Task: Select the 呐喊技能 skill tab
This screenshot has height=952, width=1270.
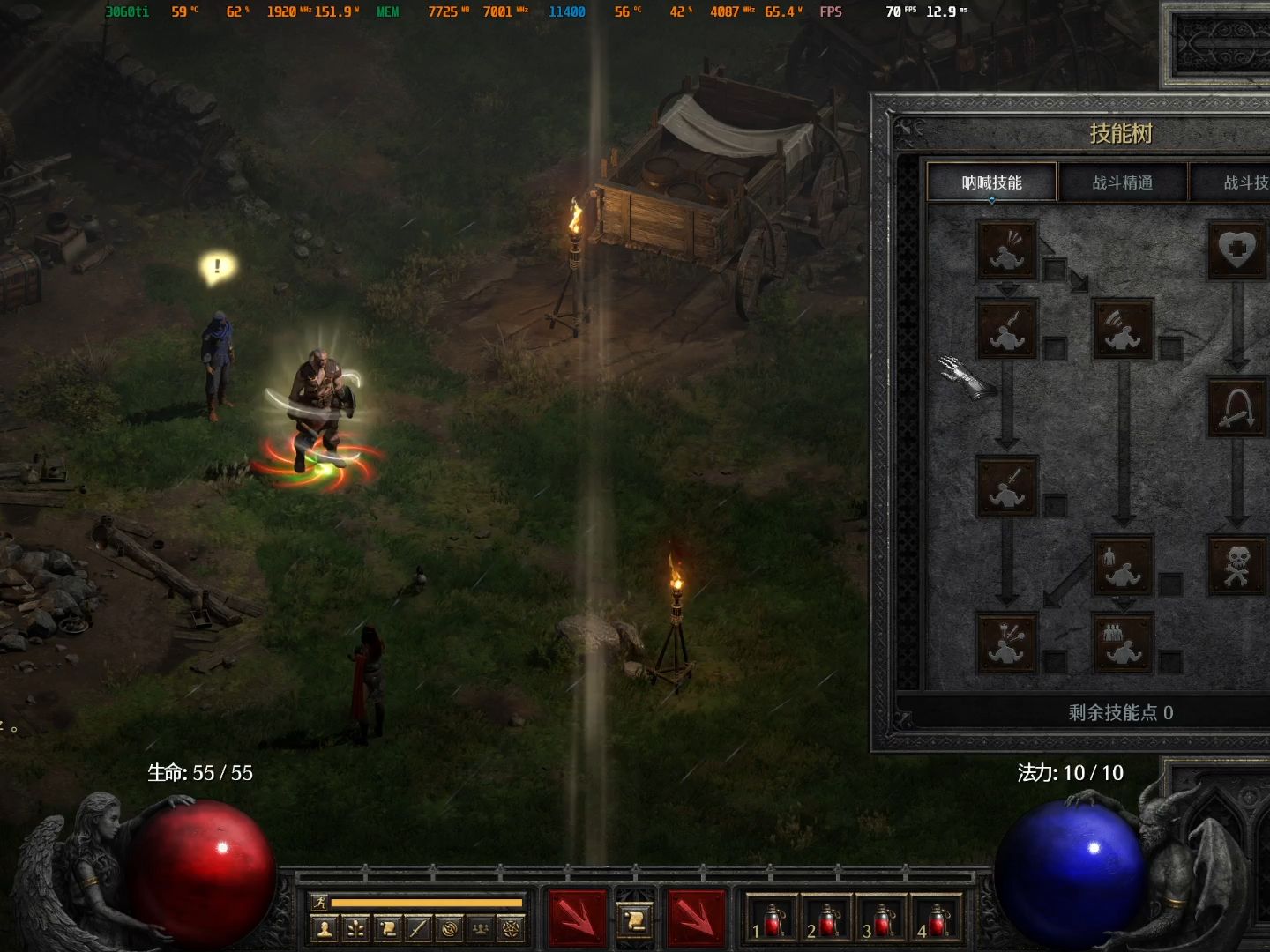Action: pyautogui.click(x=991, y=182)
